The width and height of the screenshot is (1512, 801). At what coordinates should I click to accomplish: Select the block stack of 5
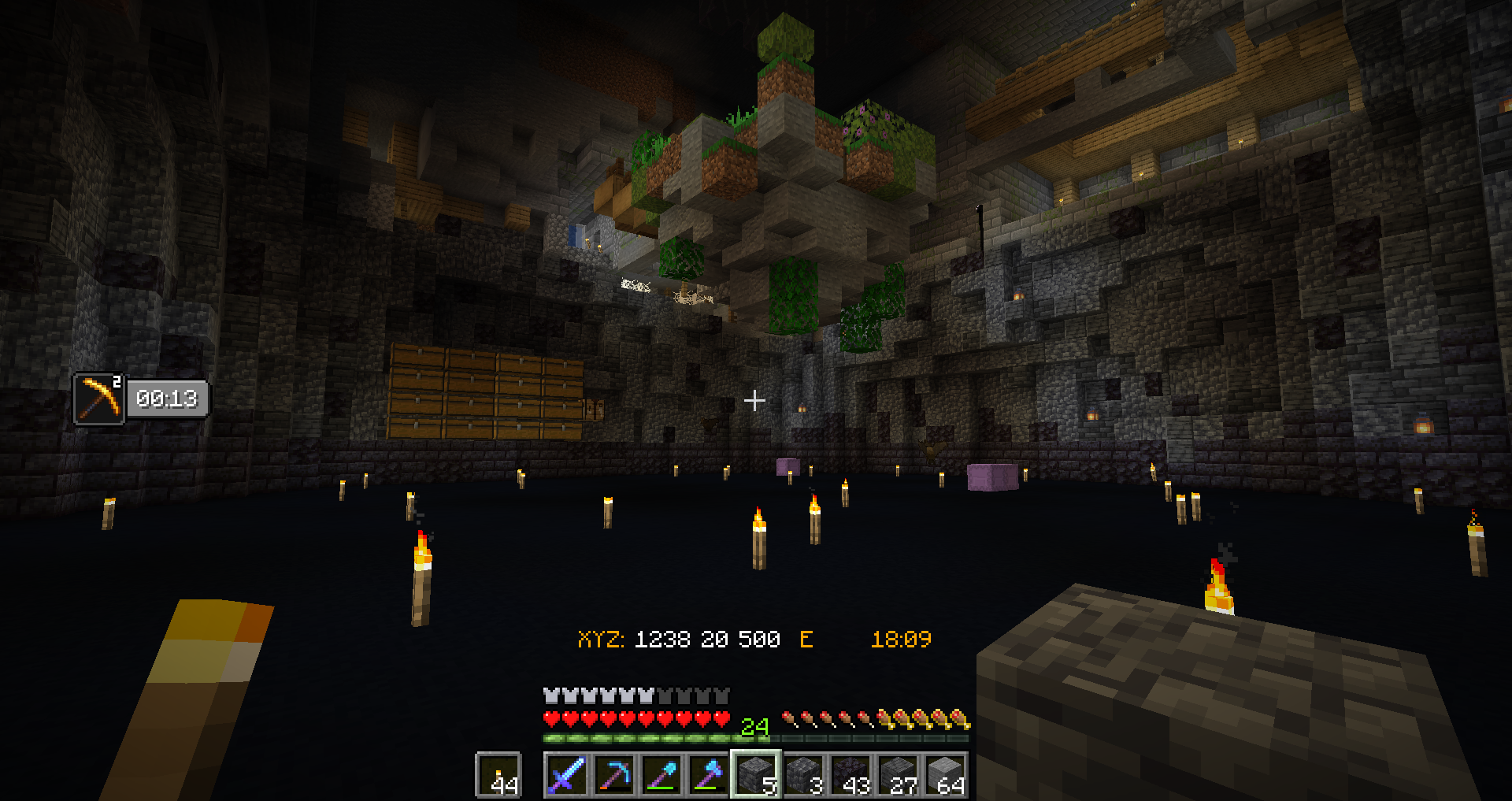pyautogui.click(x=756, y=775)
